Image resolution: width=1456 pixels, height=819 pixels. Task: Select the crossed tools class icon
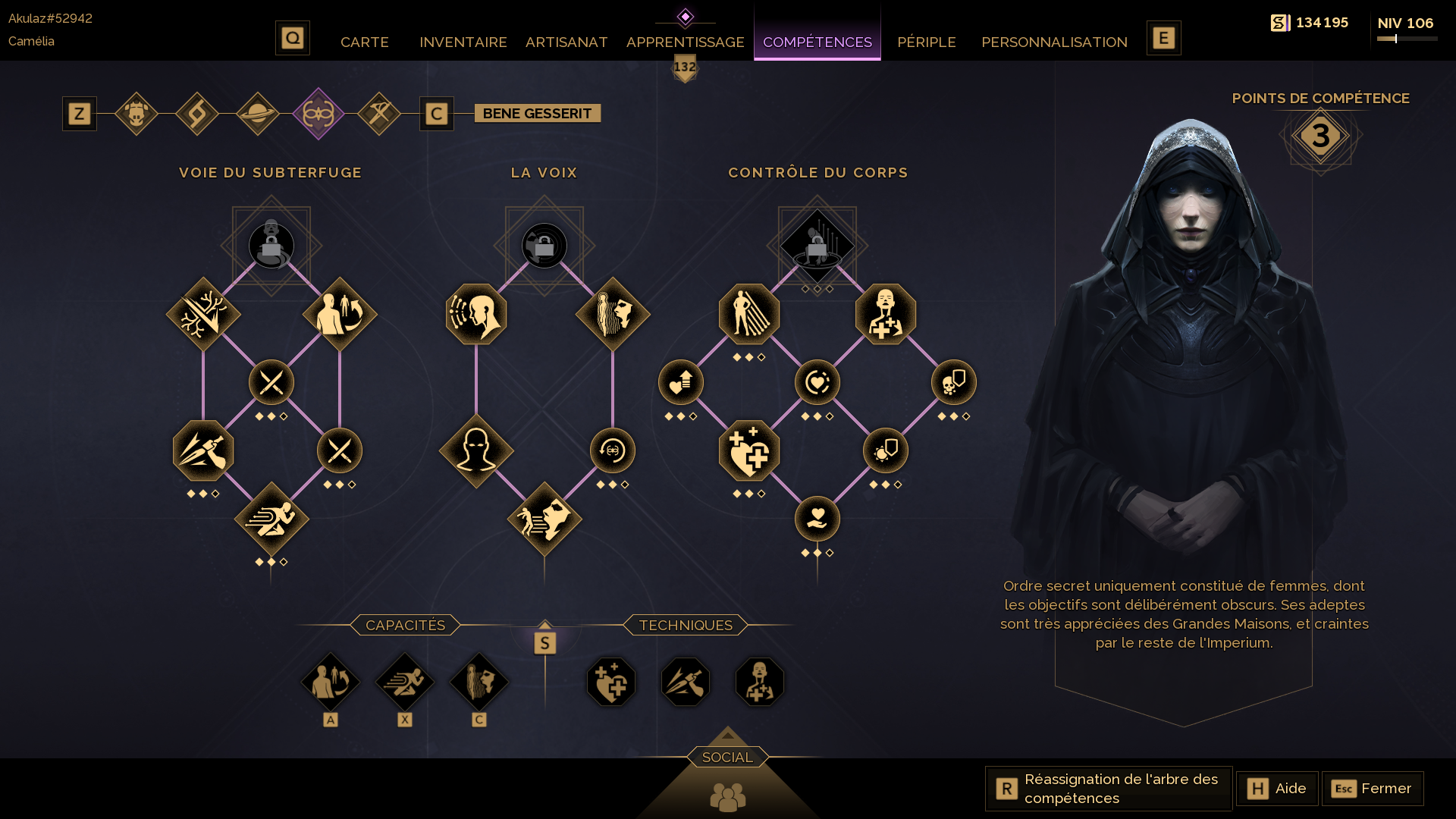pos(379,114)
